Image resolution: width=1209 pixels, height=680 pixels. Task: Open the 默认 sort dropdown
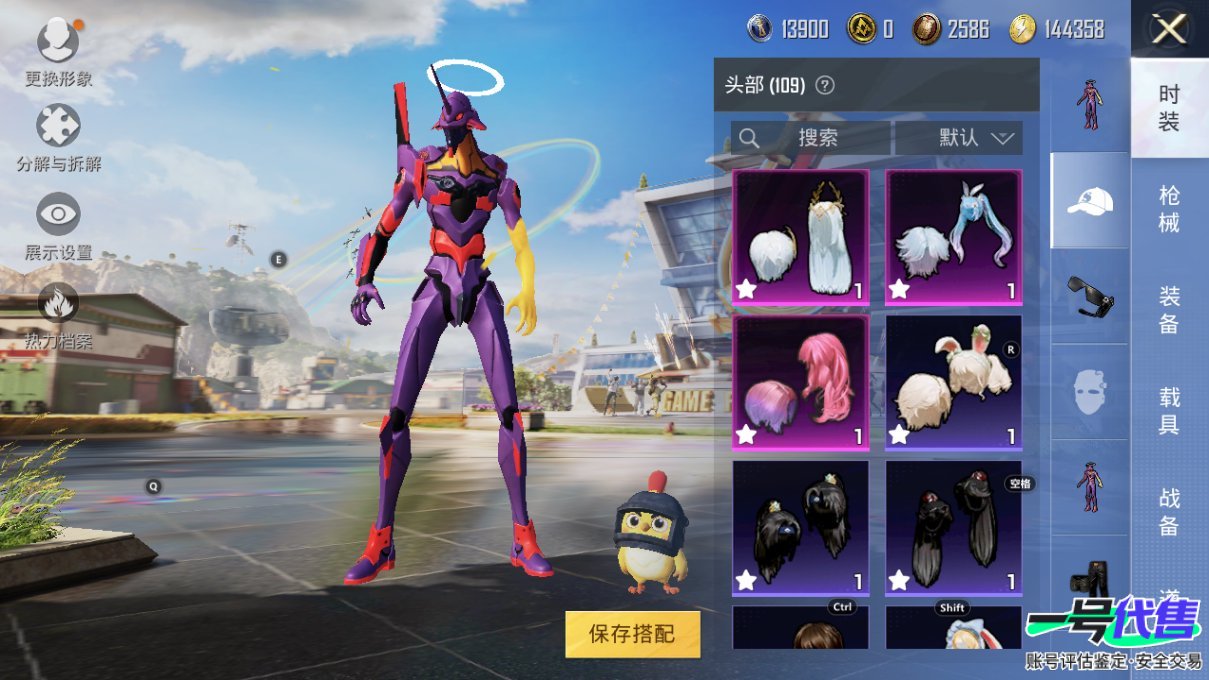pos(959,138)
